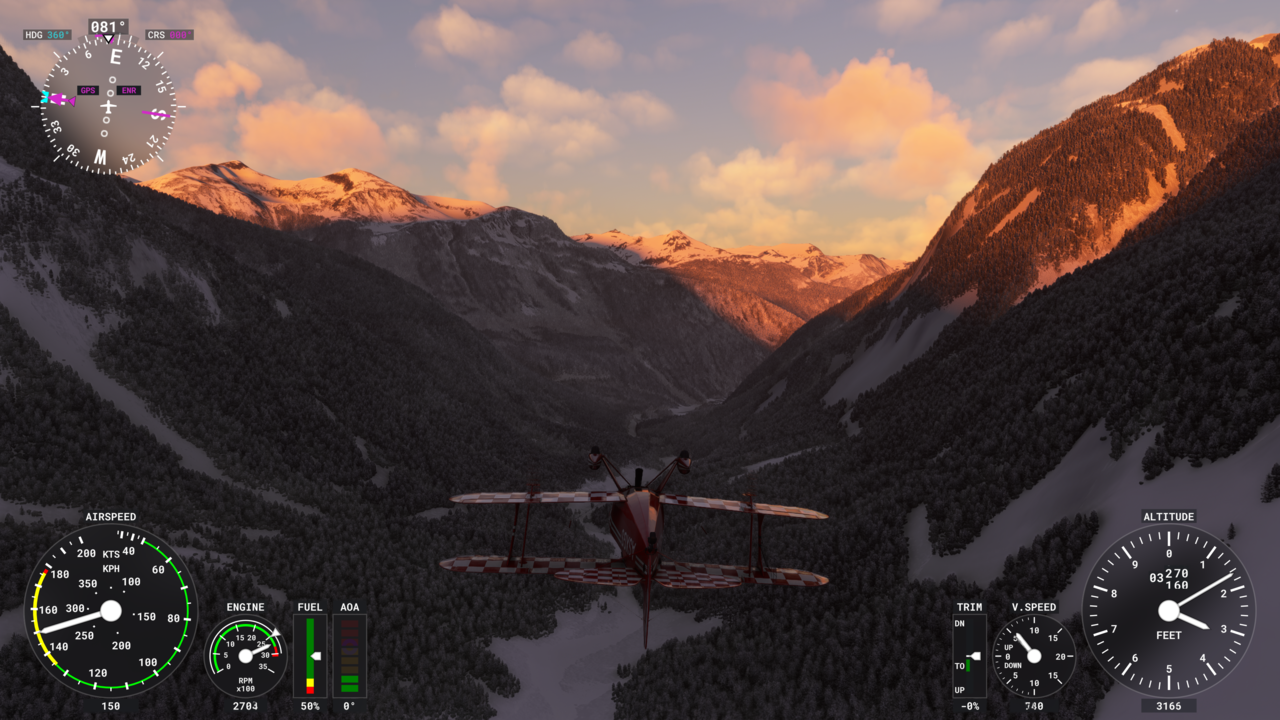The width and height of the screenshot is (1280, 720).
Task: Click the AOA indicator
Action: coord(349,655)
